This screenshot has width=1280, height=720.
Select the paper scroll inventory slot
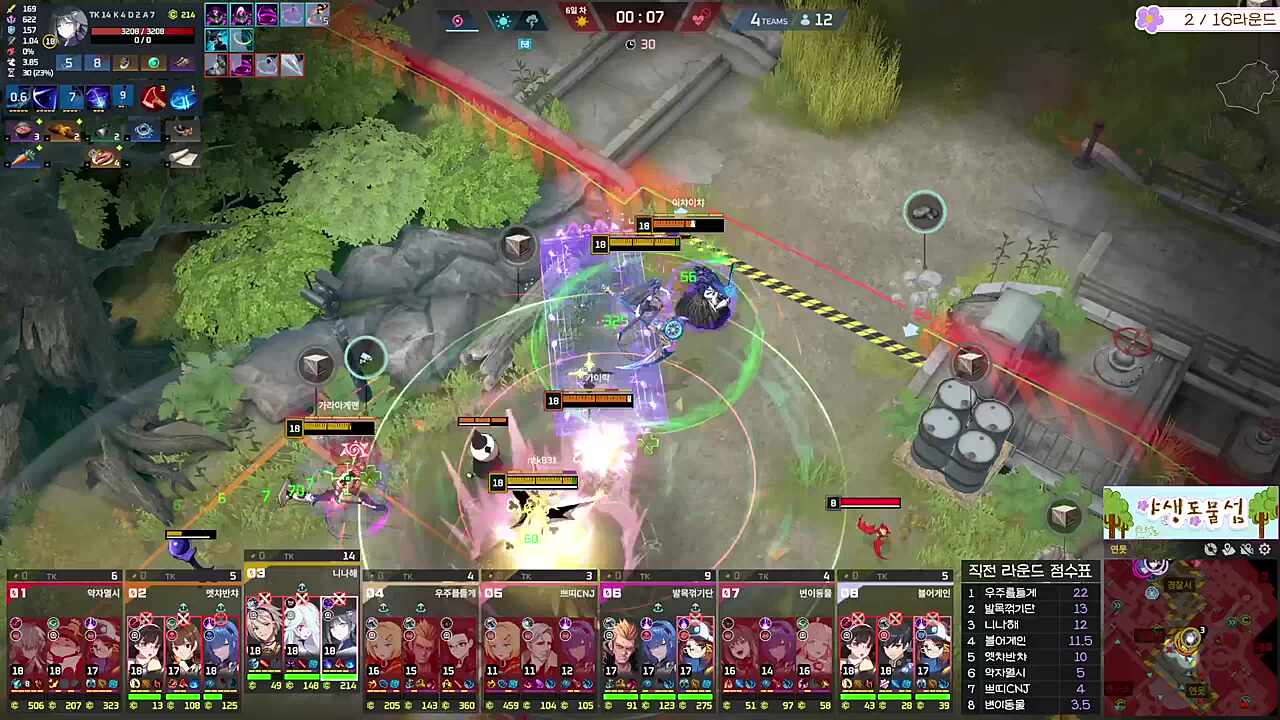(x=181, y=157)
